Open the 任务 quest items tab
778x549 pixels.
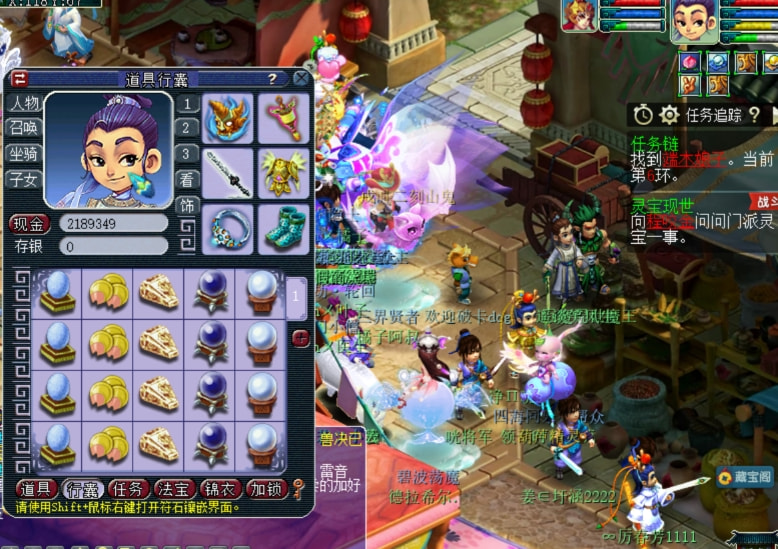(129, 489)
